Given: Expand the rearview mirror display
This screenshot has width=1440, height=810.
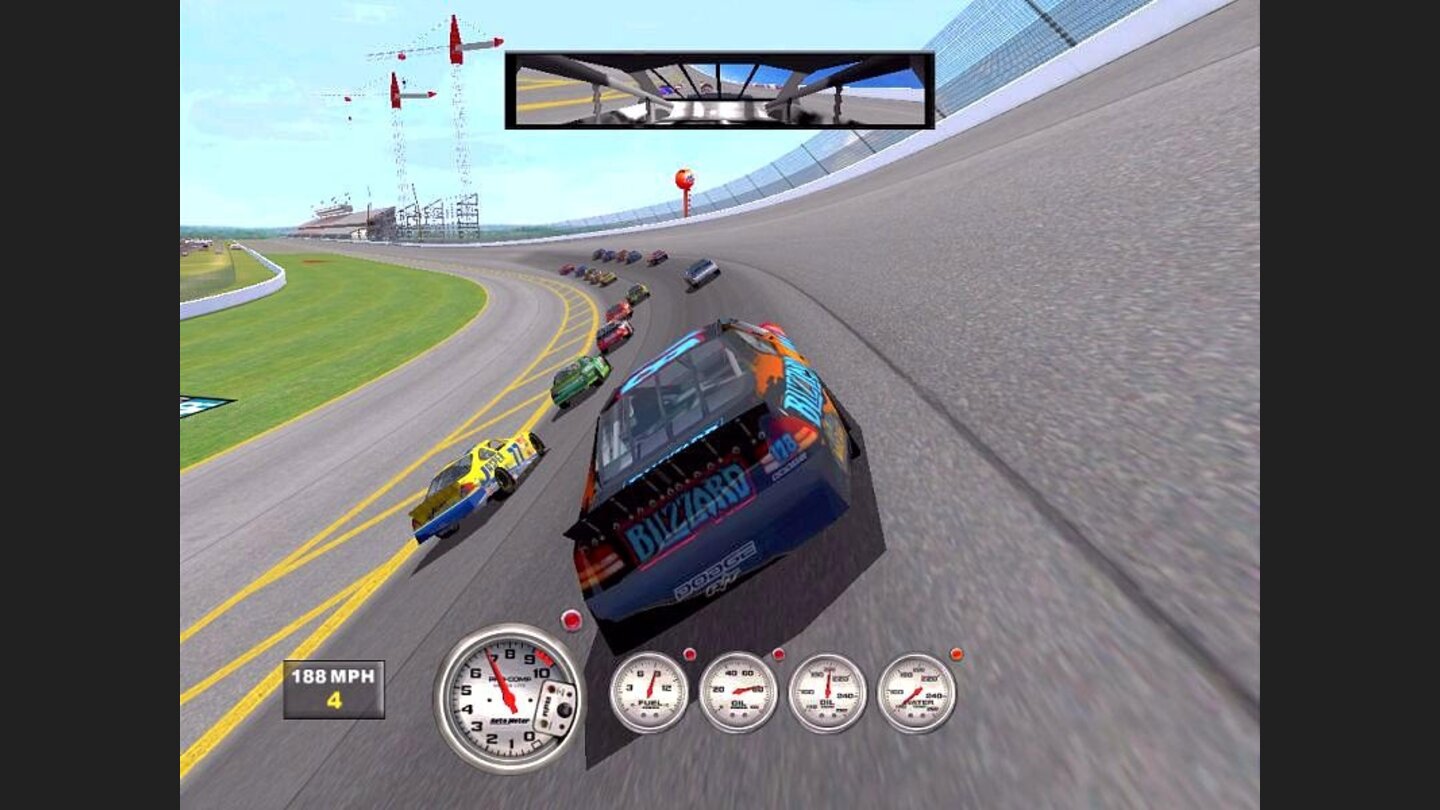Looking at the screenshot, I should 722,90.
